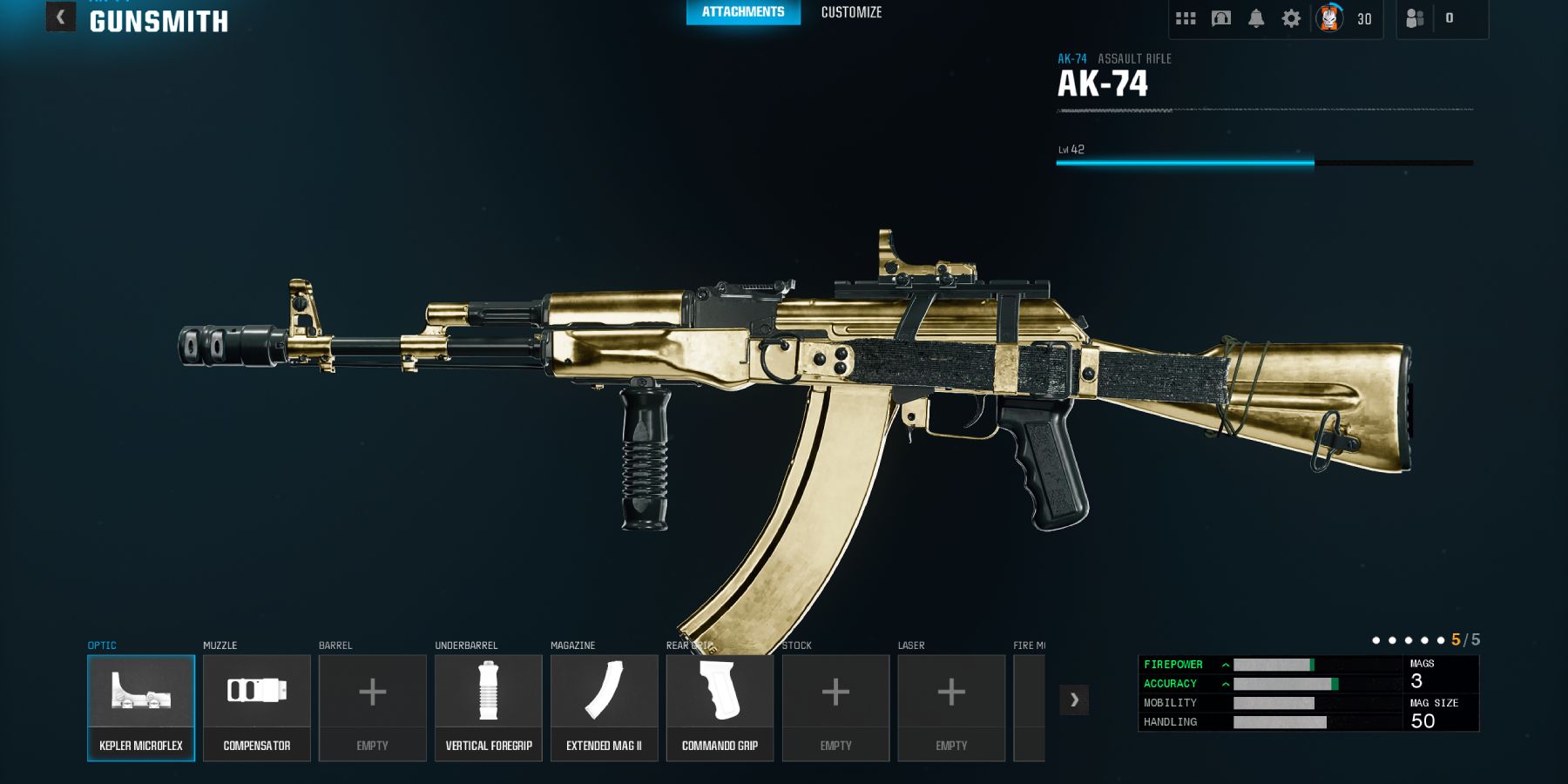
Task: Add an attachment to the empty Stock slot
Action: [835, 707]
